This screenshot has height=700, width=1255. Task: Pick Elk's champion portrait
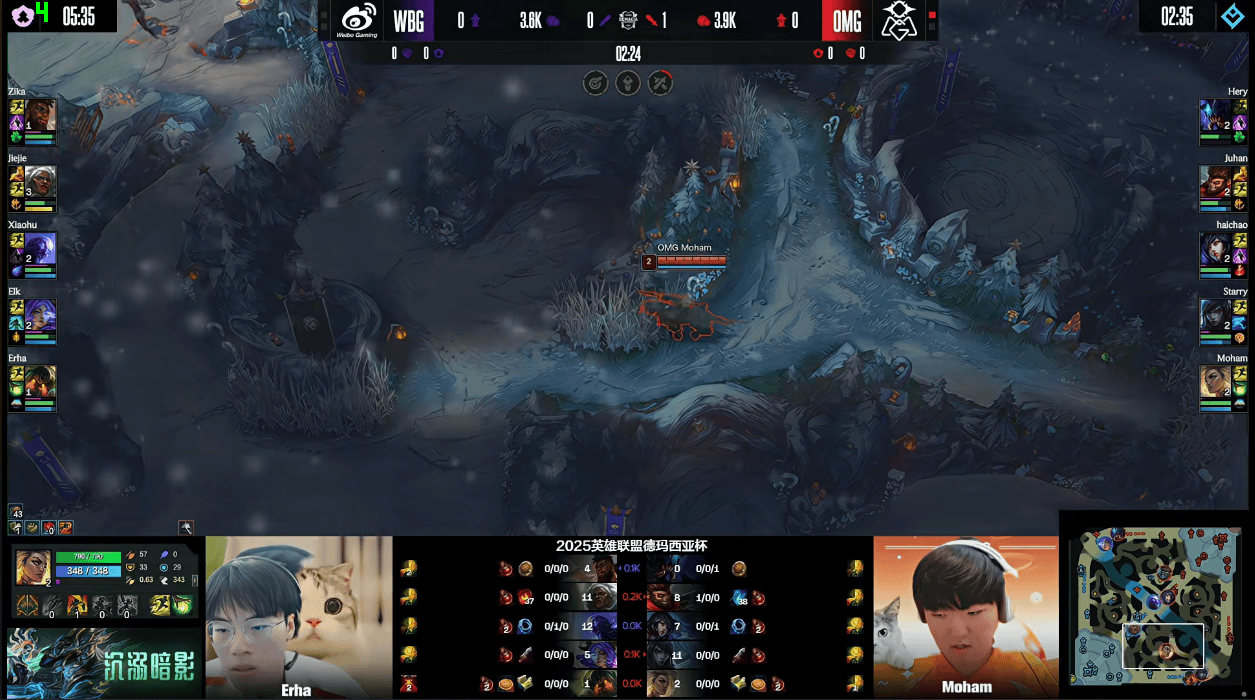[41, 315]
